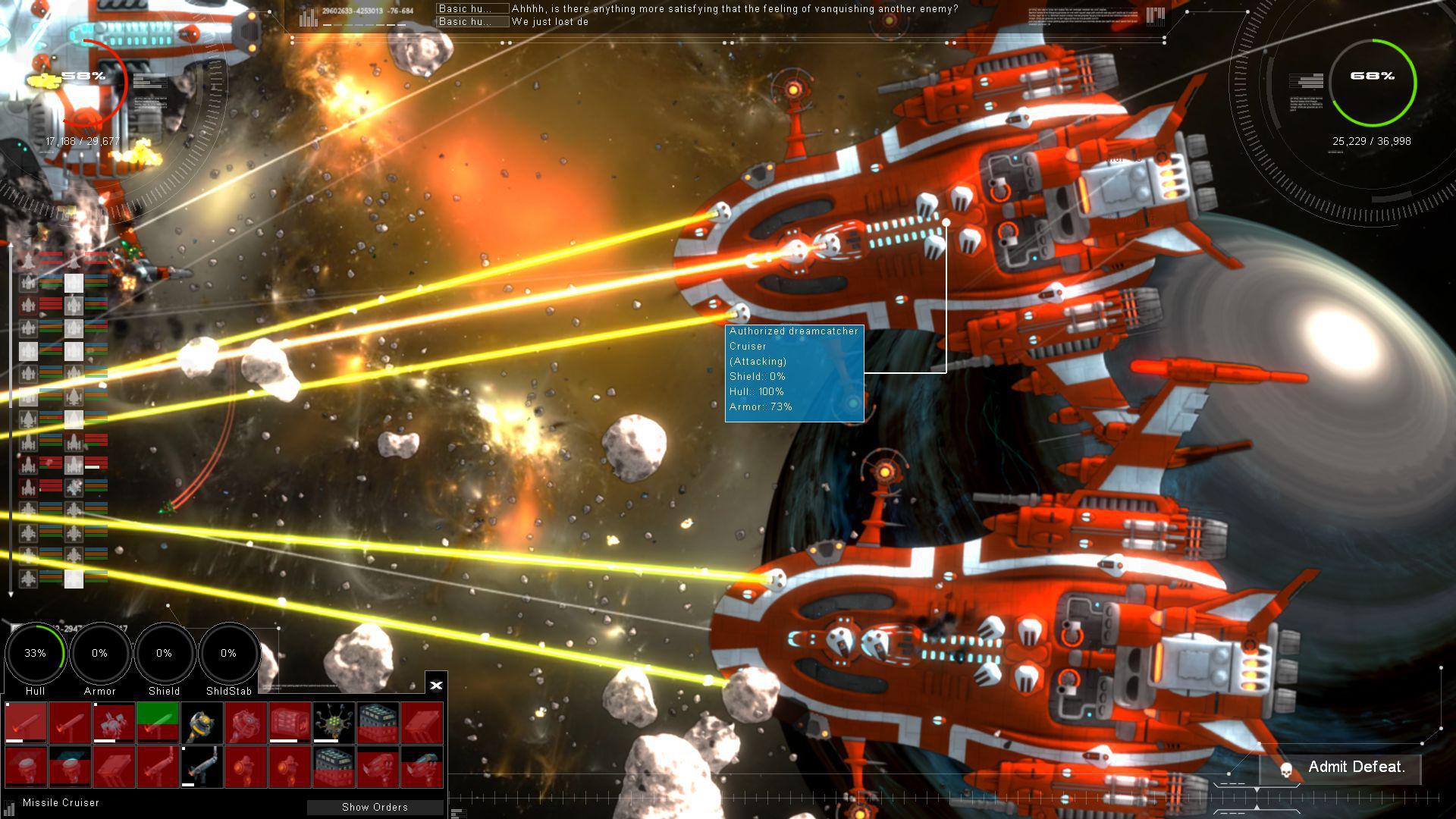Click the silver turret module in bottom row
This screenshot has height=819, width=1456.
pos(202,767)
